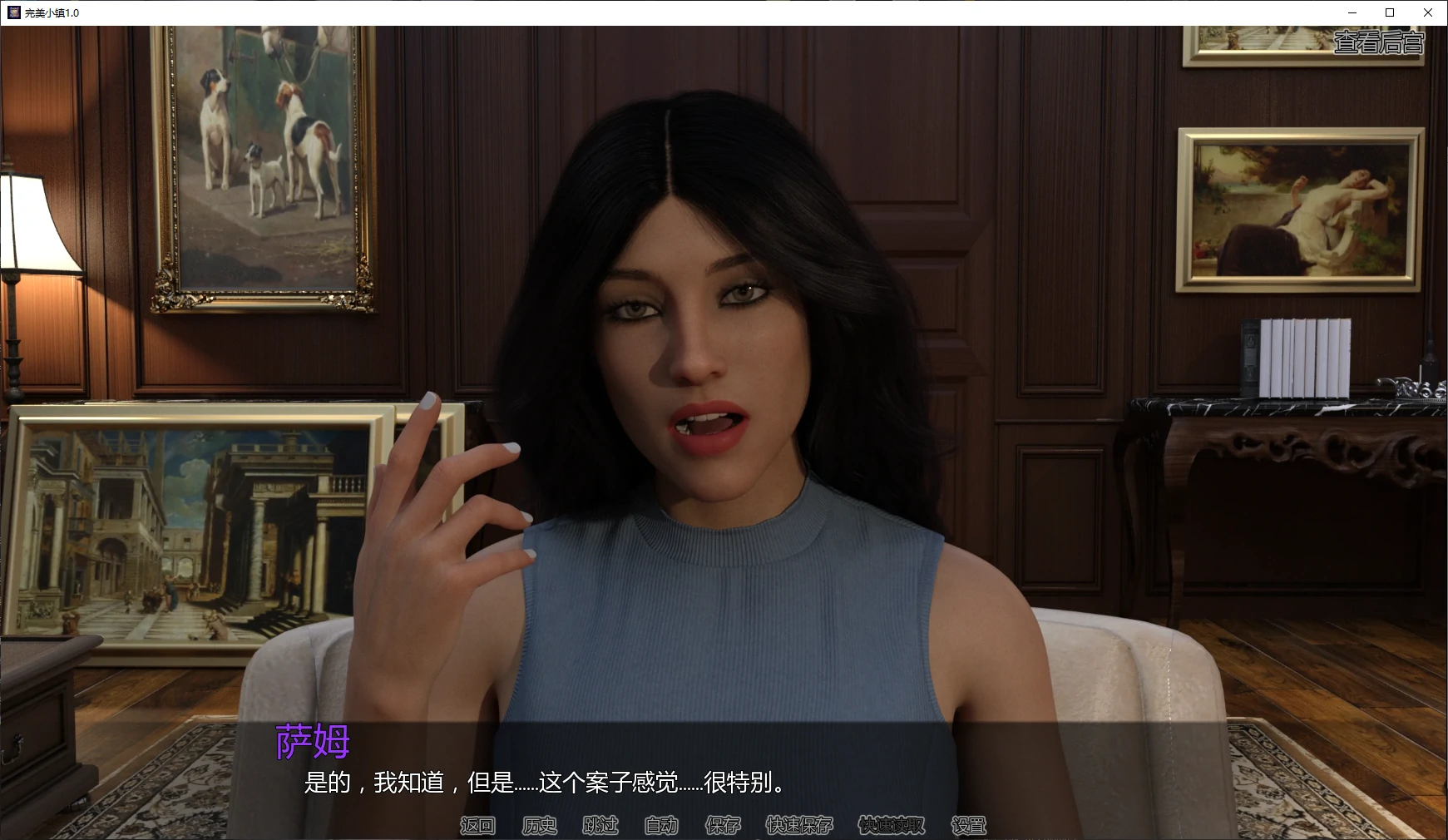Perform a 快速保存 quick save
Viewport: 1448px width, 840px height.
[x=798, y=824]
